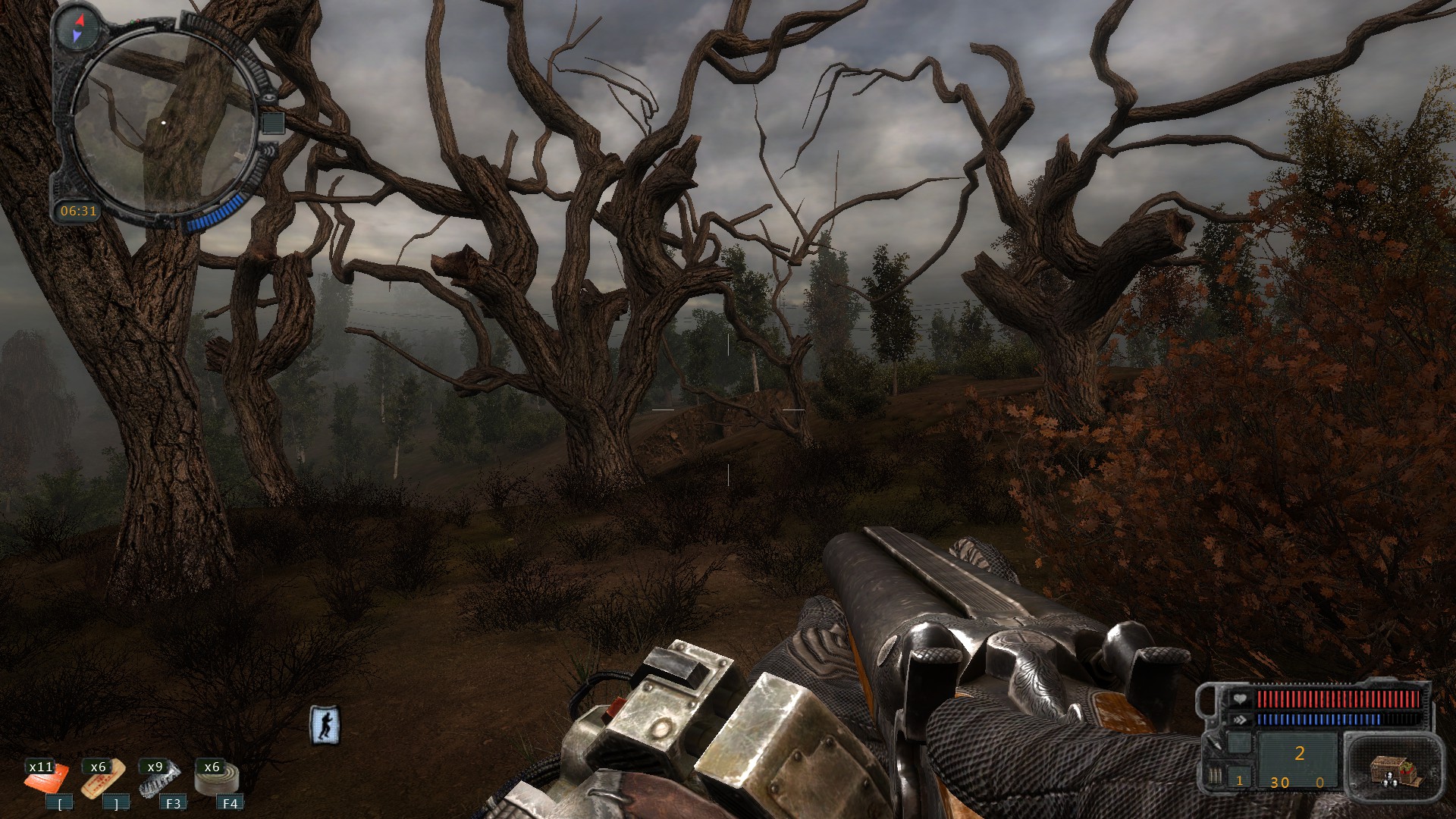Viewport: 1456px width, 819px height.
Task: Select the round tin can quick slot
Action: [217, 779]
